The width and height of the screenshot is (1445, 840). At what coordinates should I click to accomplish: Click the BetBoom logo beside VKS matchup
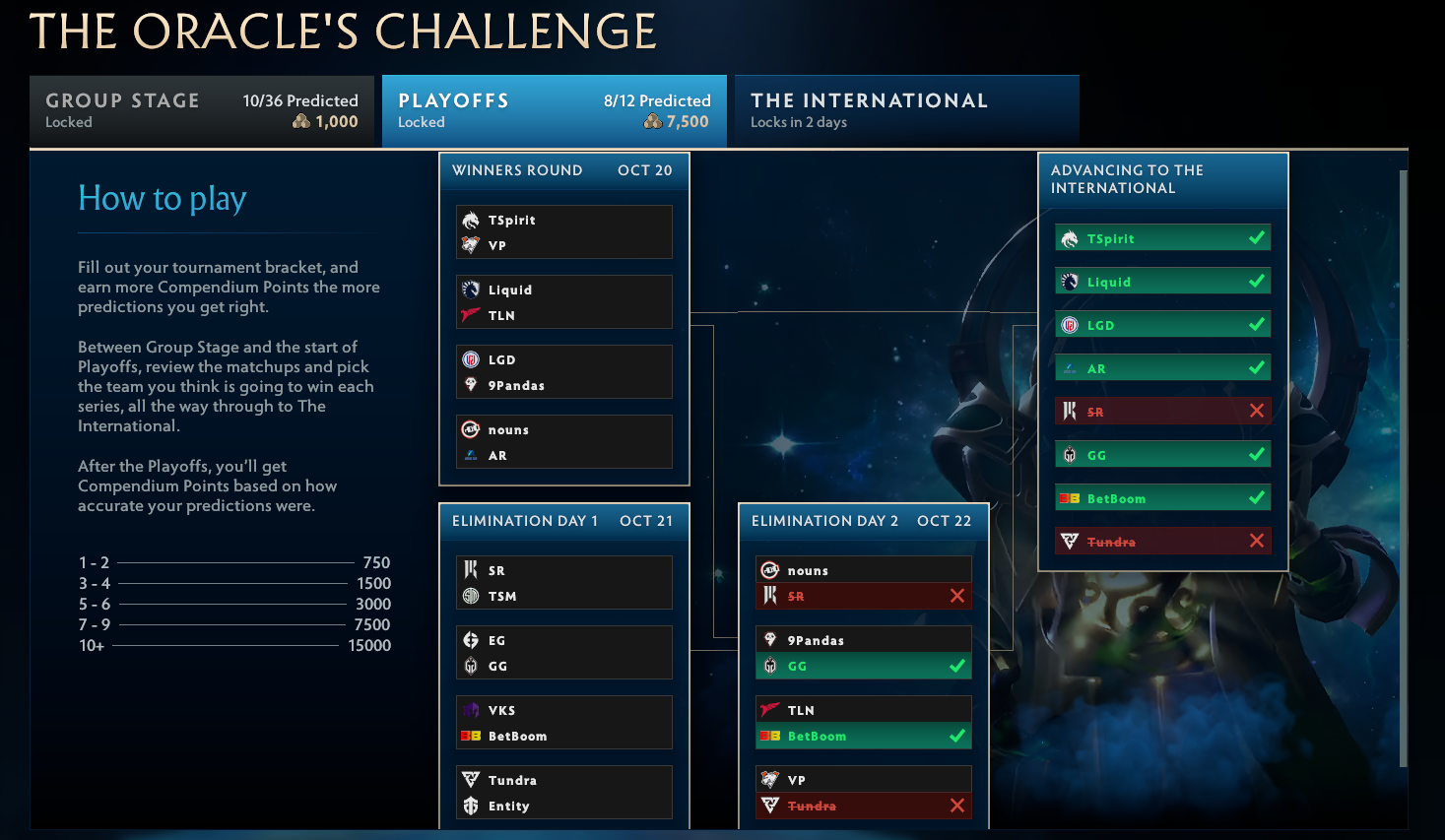pyautogui.click(x=470, y=735)
